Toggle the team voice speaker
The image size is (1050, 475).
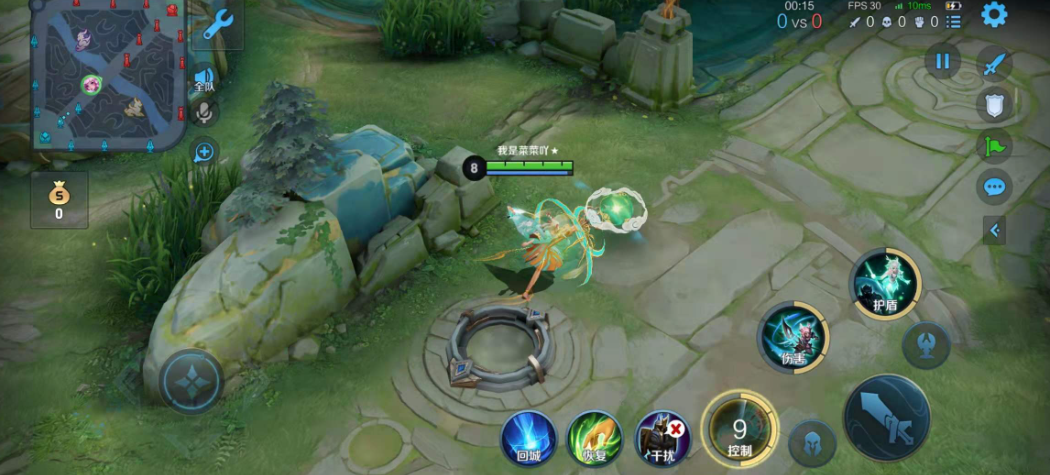coord(205,77)
